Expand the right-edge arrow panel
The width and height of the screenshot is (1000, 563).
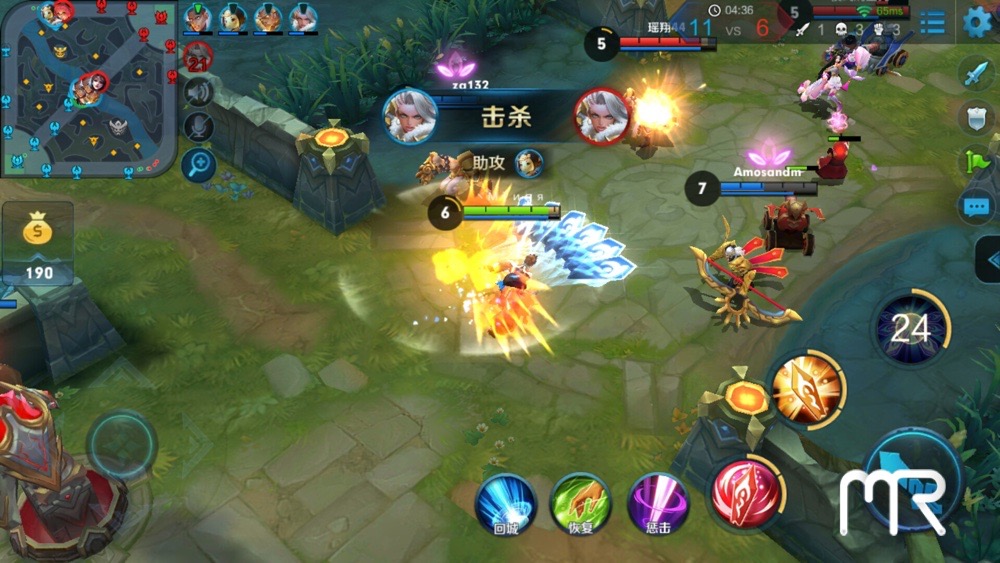pyautogui.click(x=988, y=260)
